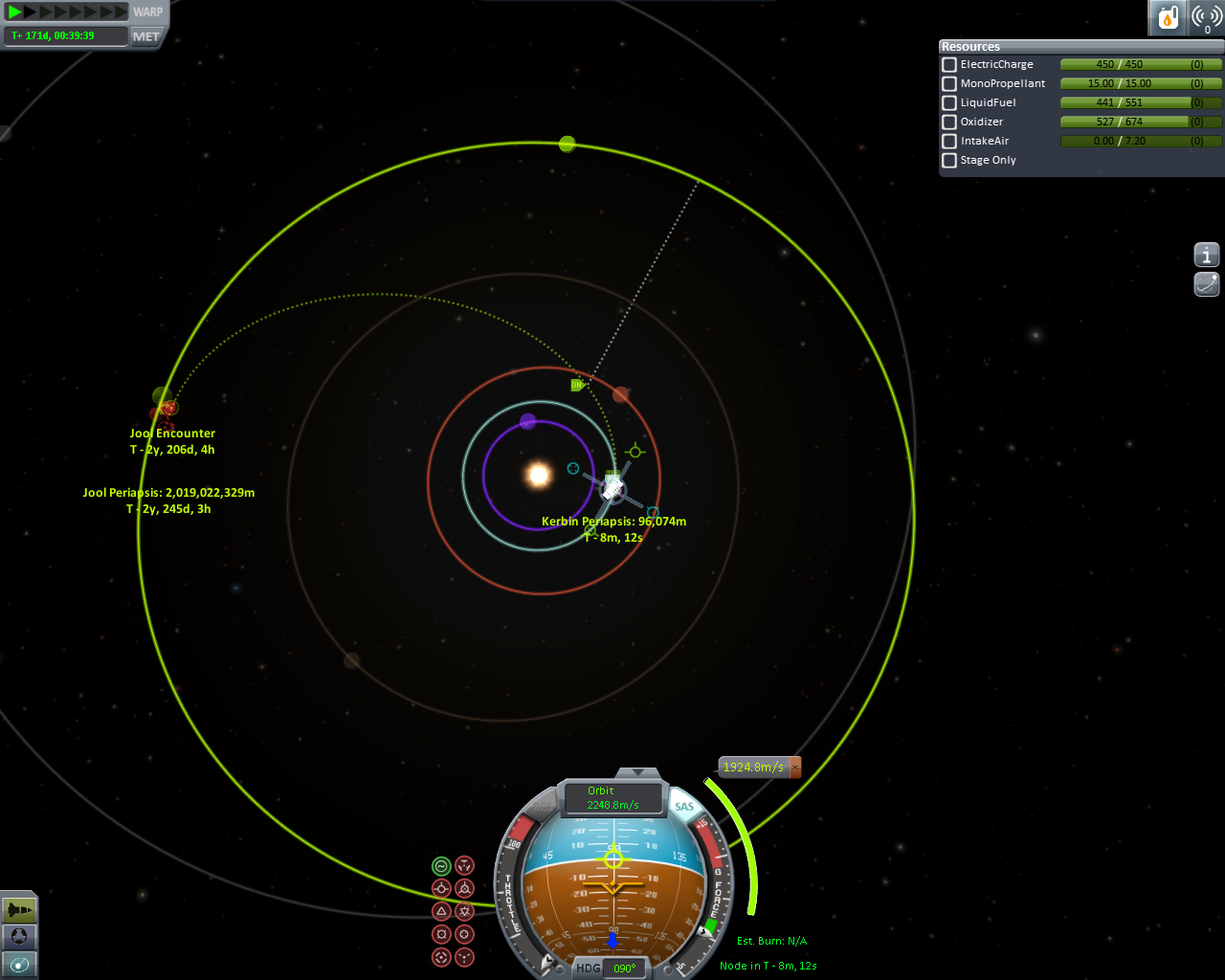Switch to staging mode with the rocket button

click(x=19, y=909)
